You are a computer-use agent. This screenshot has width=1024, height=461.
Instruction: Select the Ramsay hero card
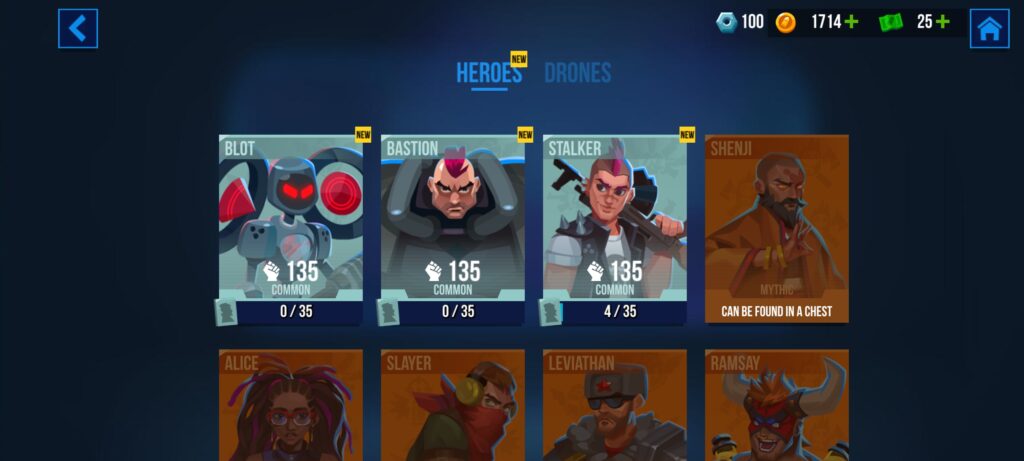777,405
